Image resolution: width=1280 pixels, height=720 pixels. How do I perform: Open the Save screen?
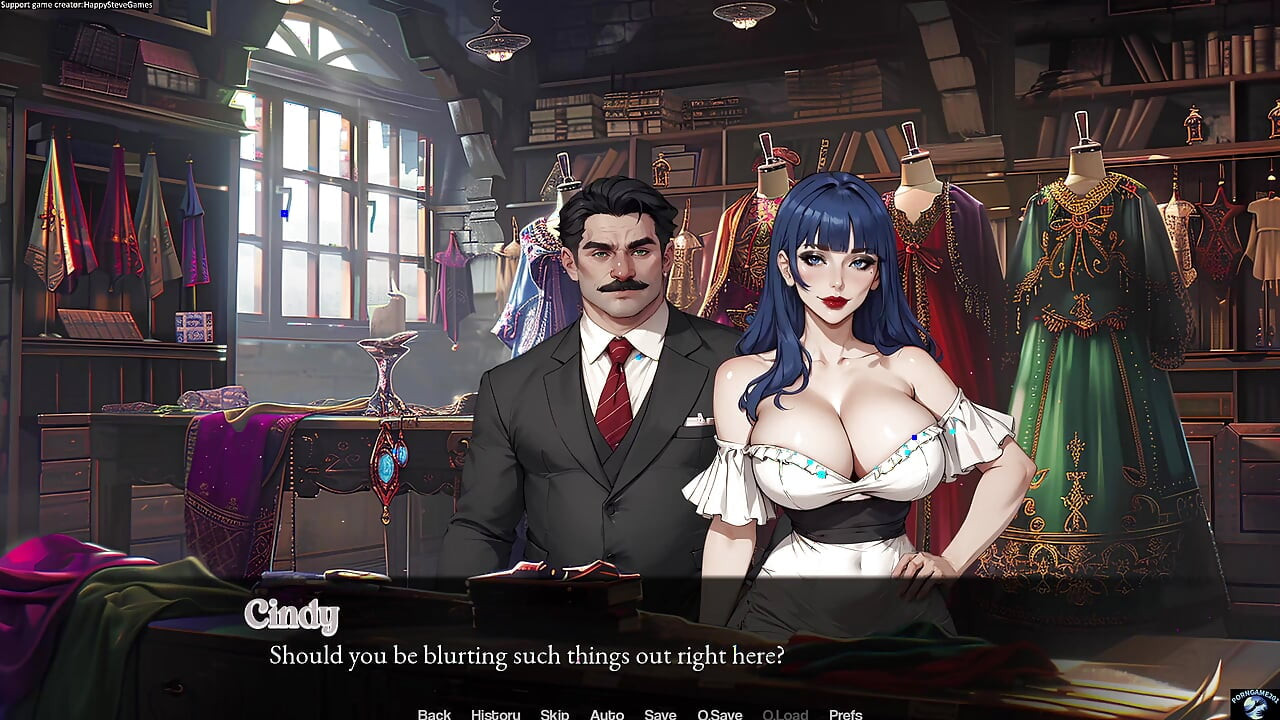661,714
